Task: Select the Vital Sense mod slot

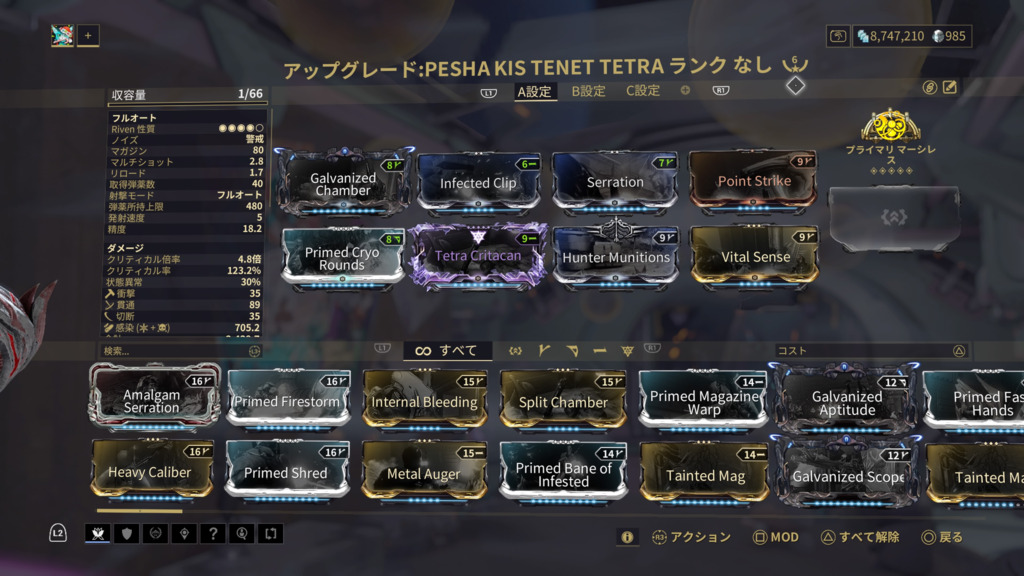Action: tap(754, 257)
